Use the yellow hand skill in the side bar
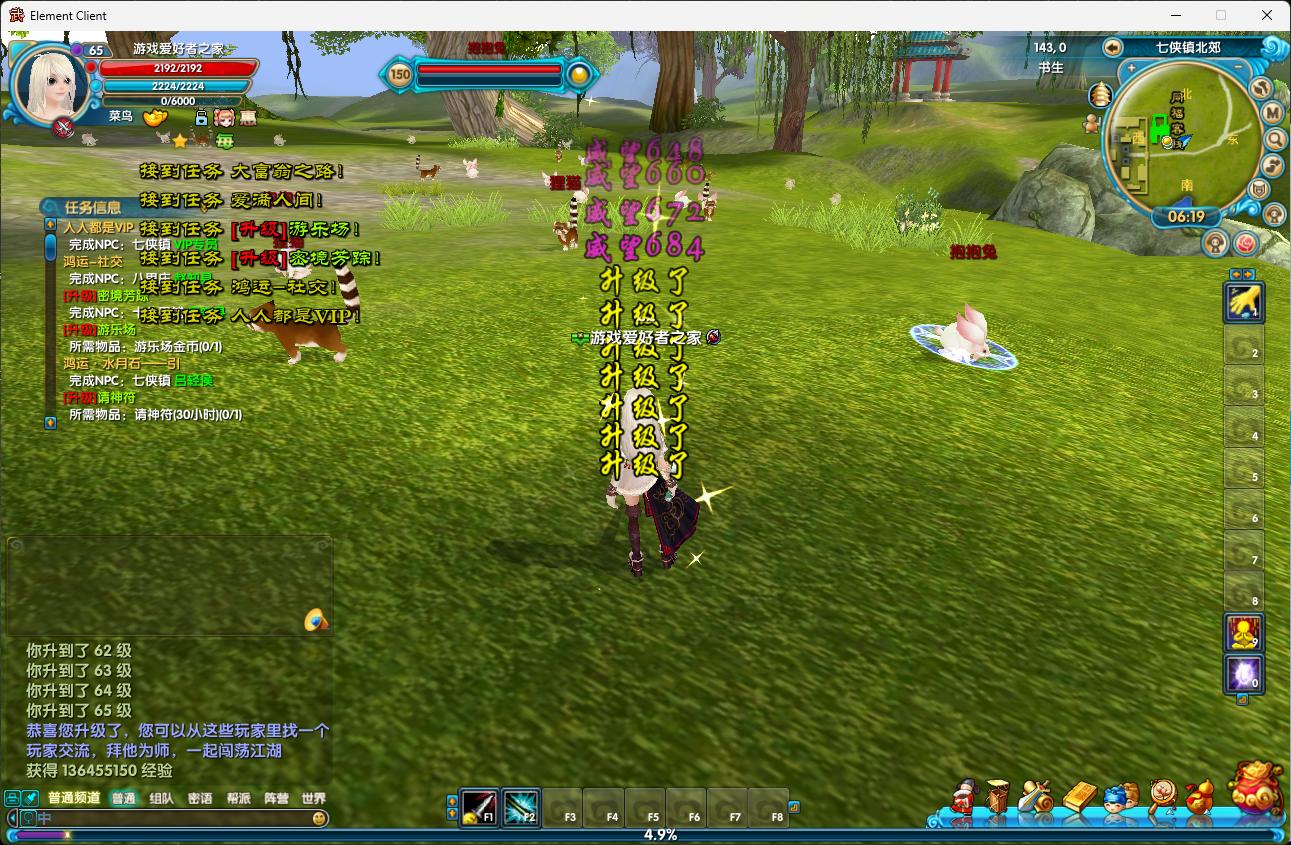 pos(1244,301)
